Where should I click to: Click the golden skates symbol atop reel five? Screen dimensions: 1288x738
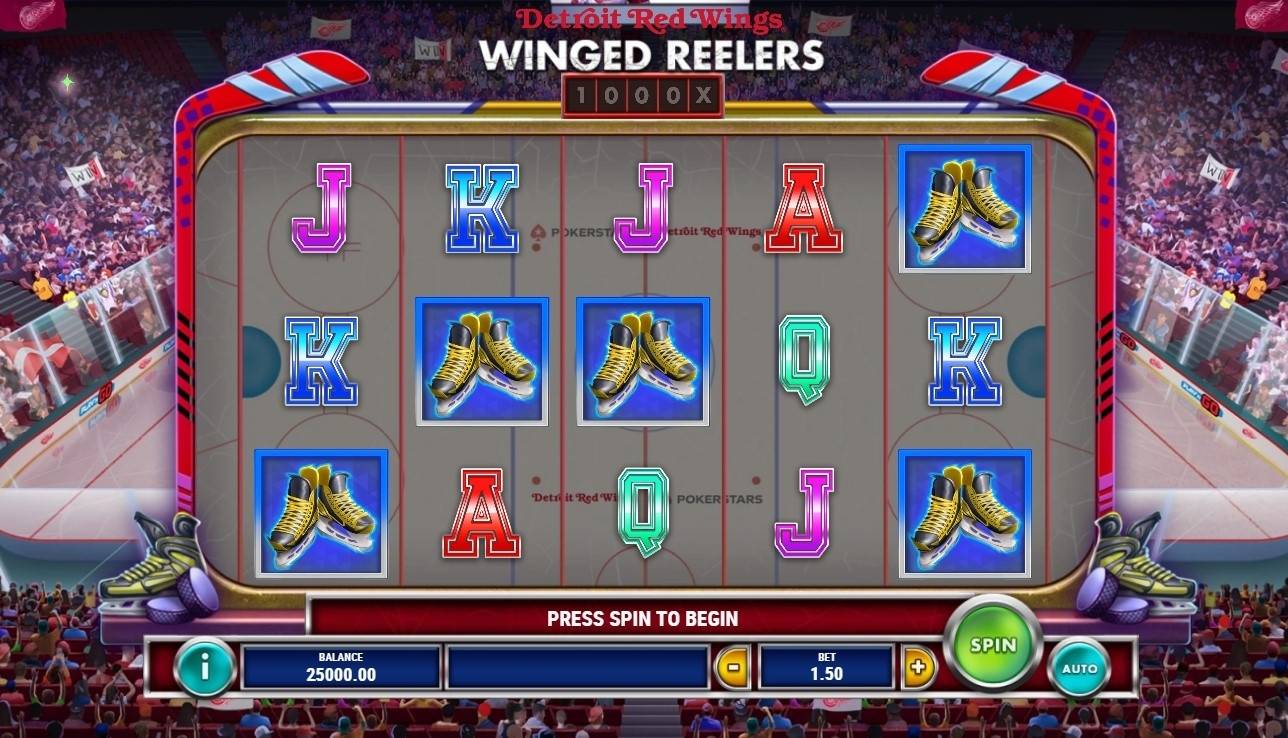point(967,206)
